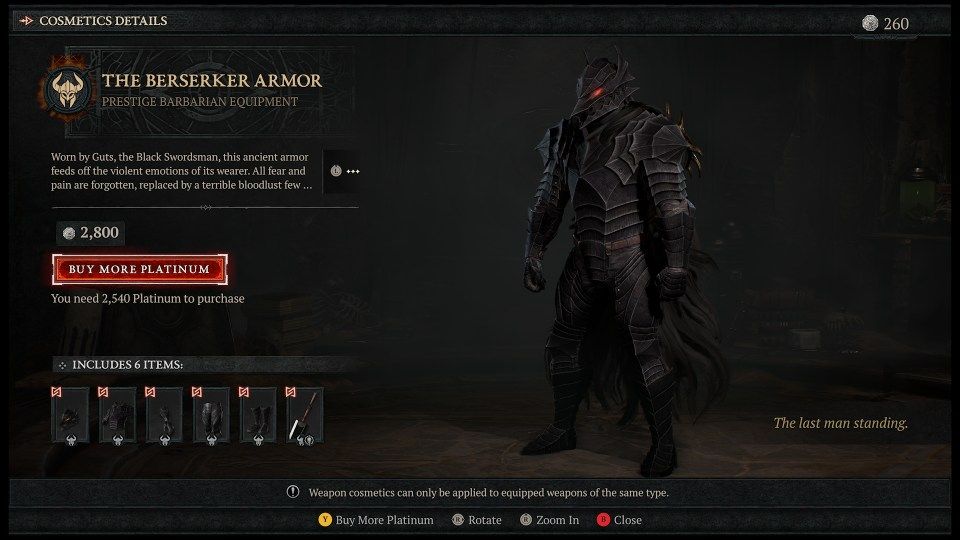The height and width of the screenshot is (540, 960).
Task: Select the sword weapon cosmetic thumbnail
Action: click(x=305, y=416)
